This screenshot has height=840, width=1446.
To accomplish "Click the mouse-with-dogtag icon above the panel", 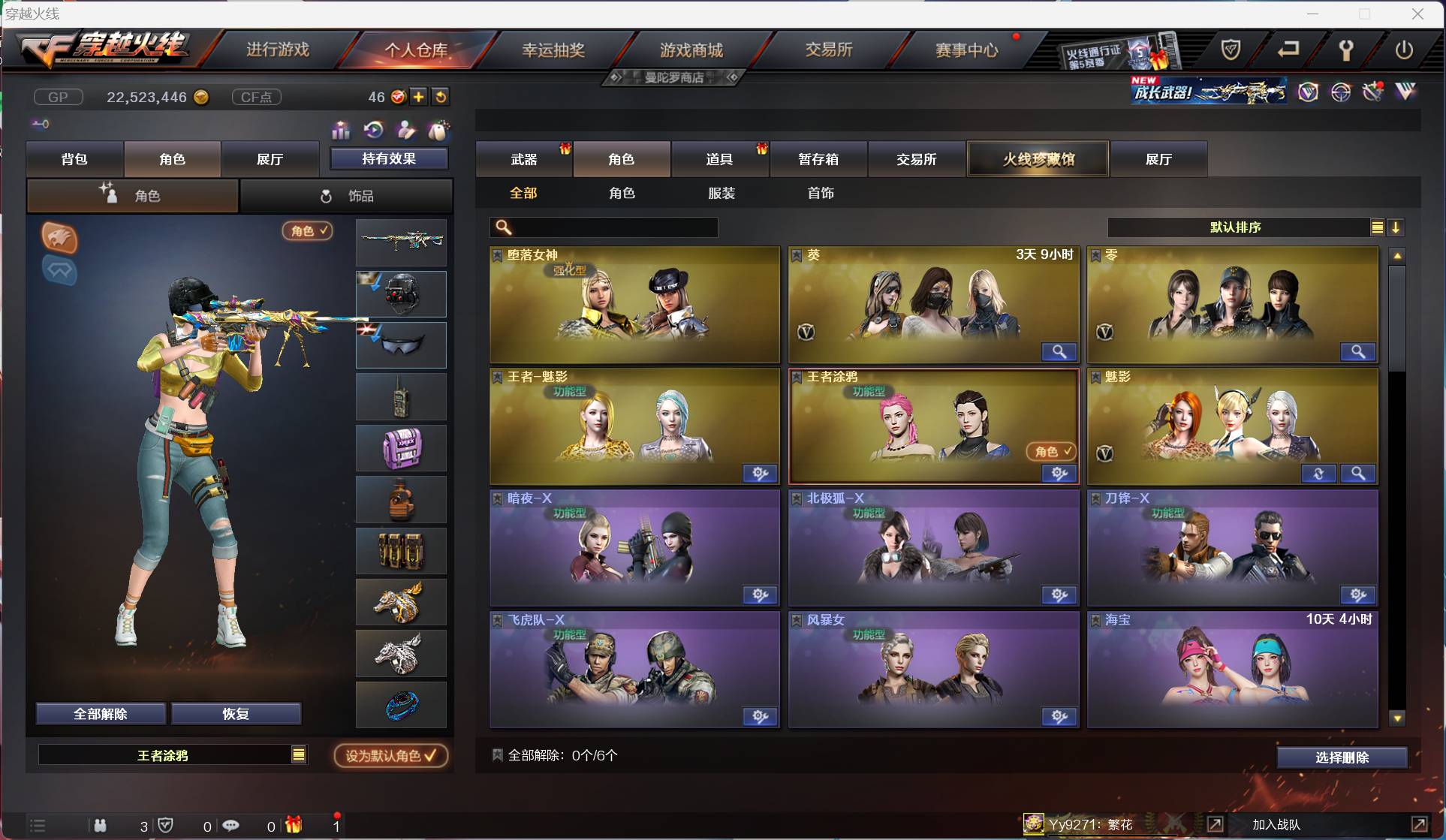I will click(438, 131).
